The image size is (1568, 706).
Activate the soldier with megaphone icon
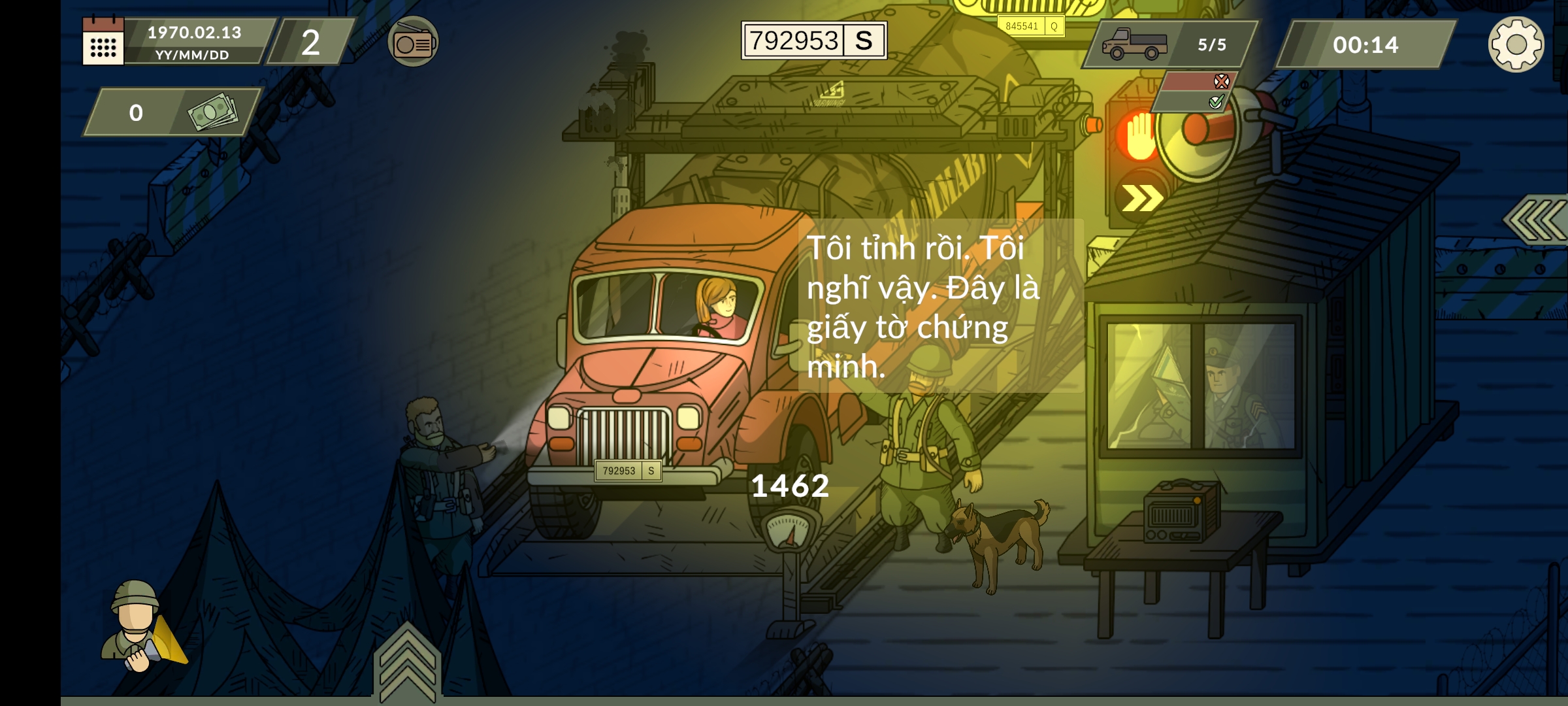click(142, 628)
